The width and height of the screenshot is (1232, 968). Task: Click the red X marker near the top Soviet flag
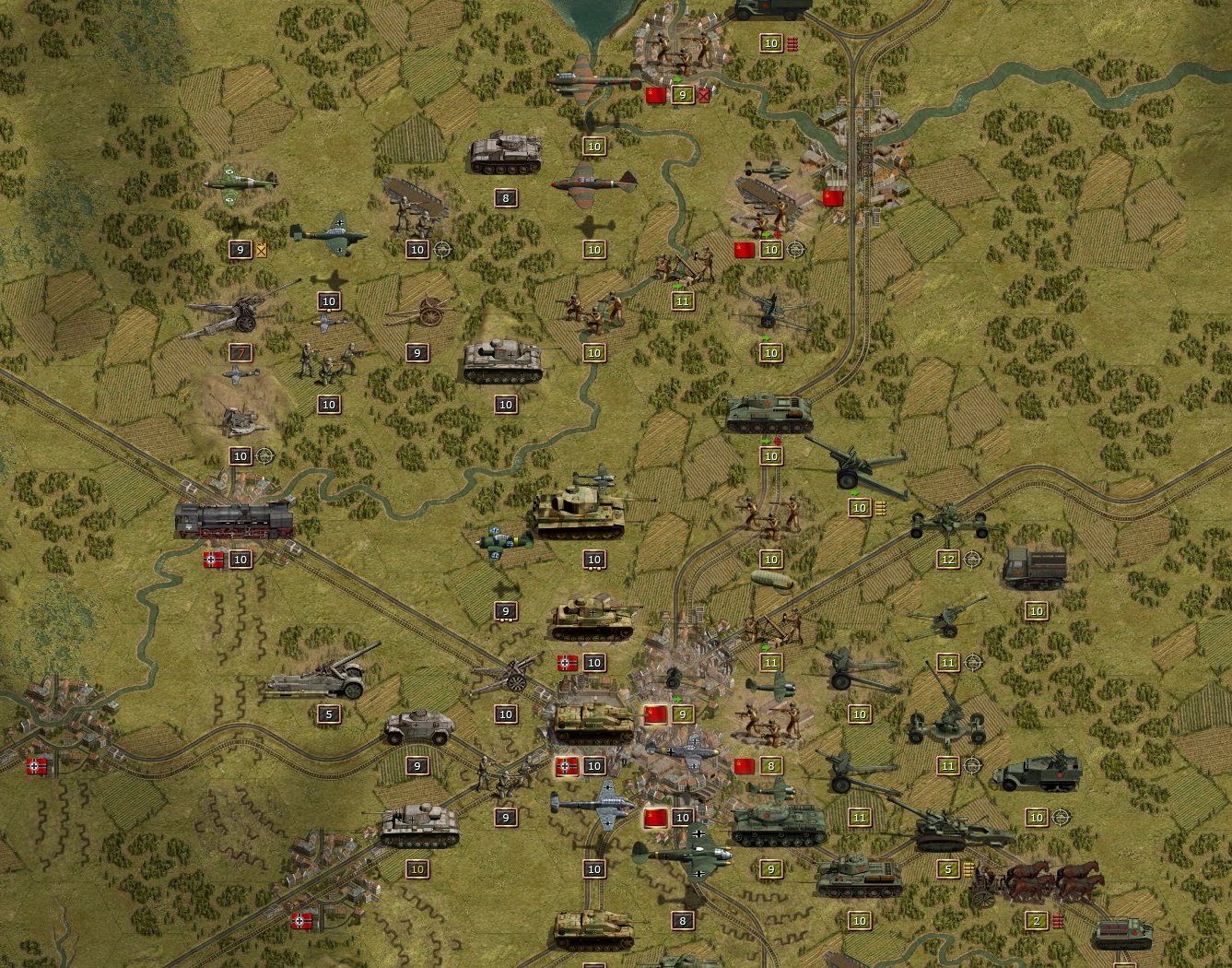[x=703, y=94]
